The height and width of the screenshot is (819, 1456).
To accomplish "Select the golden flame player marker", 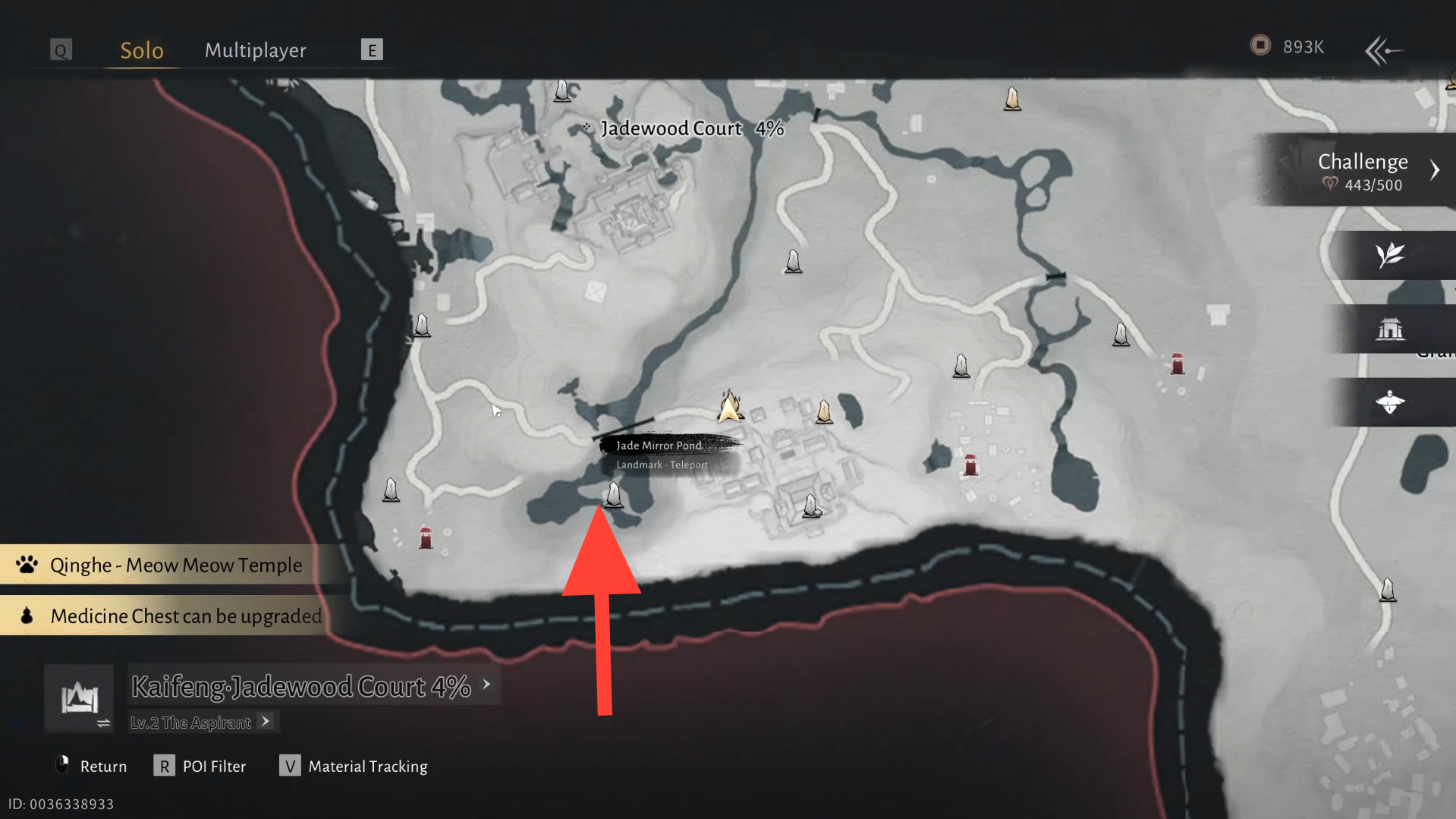I will tap(730, 406).
